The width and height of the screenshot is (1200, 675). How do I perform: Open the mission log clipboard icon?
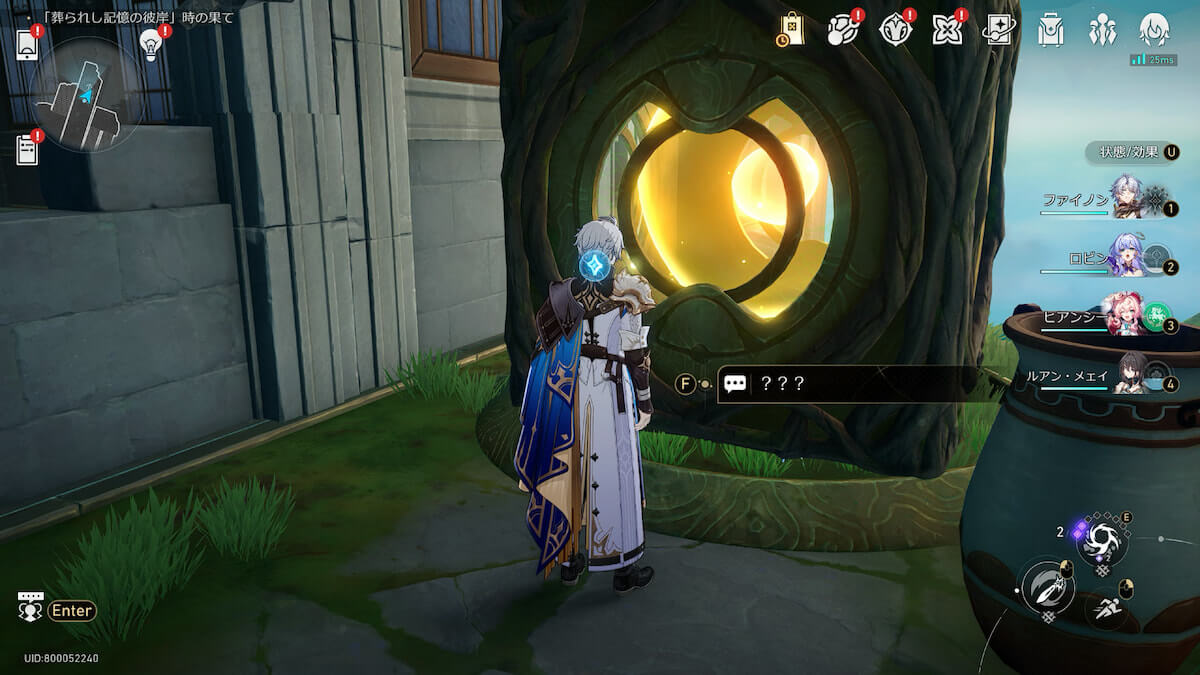click(27, 149)
